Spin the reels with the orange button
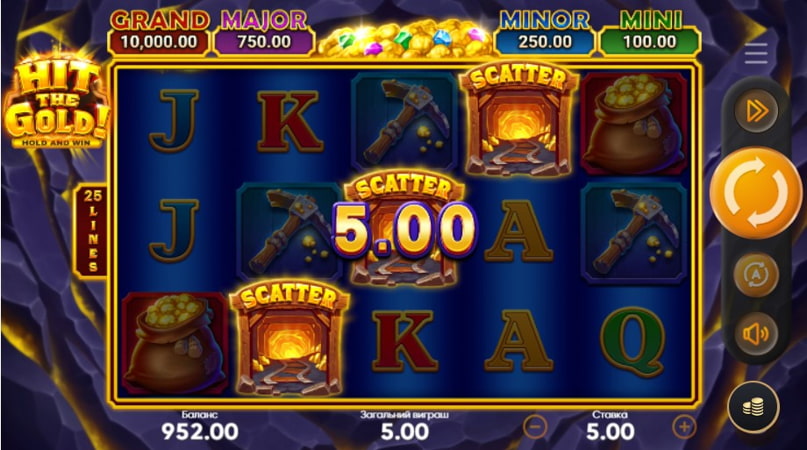Viewport: 807px width, 450px height. pos(755,193)
